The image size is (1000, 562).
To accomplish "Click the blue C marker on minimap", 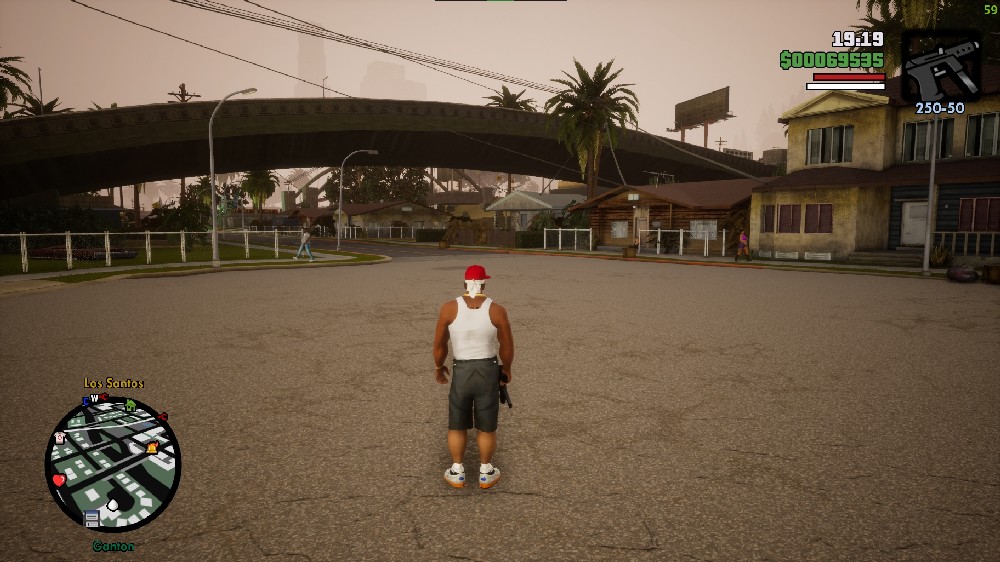I will coord(87,401).
